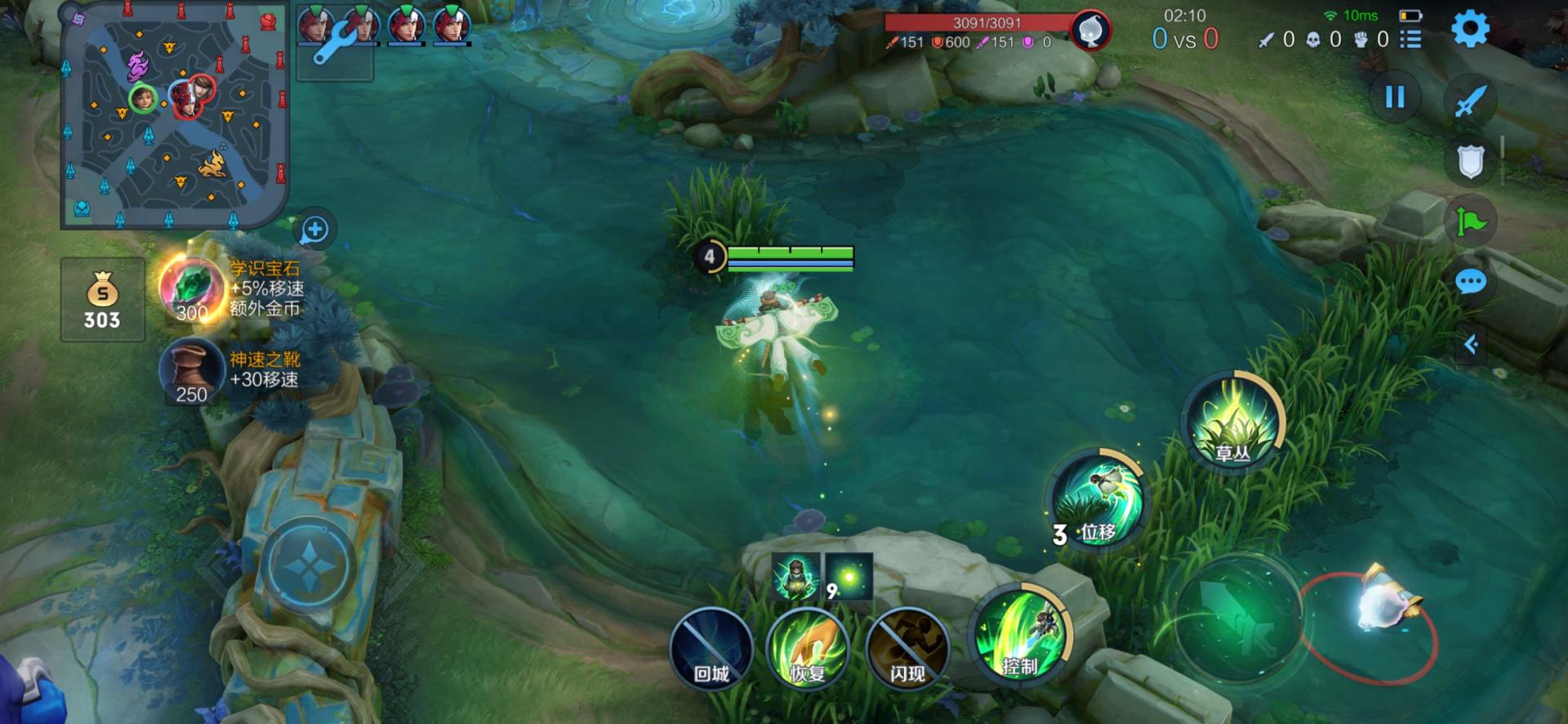The width and height of the screenshot is (1568, 724).
Task: Activate the 回城 recall button
Action: pos(710,650)
